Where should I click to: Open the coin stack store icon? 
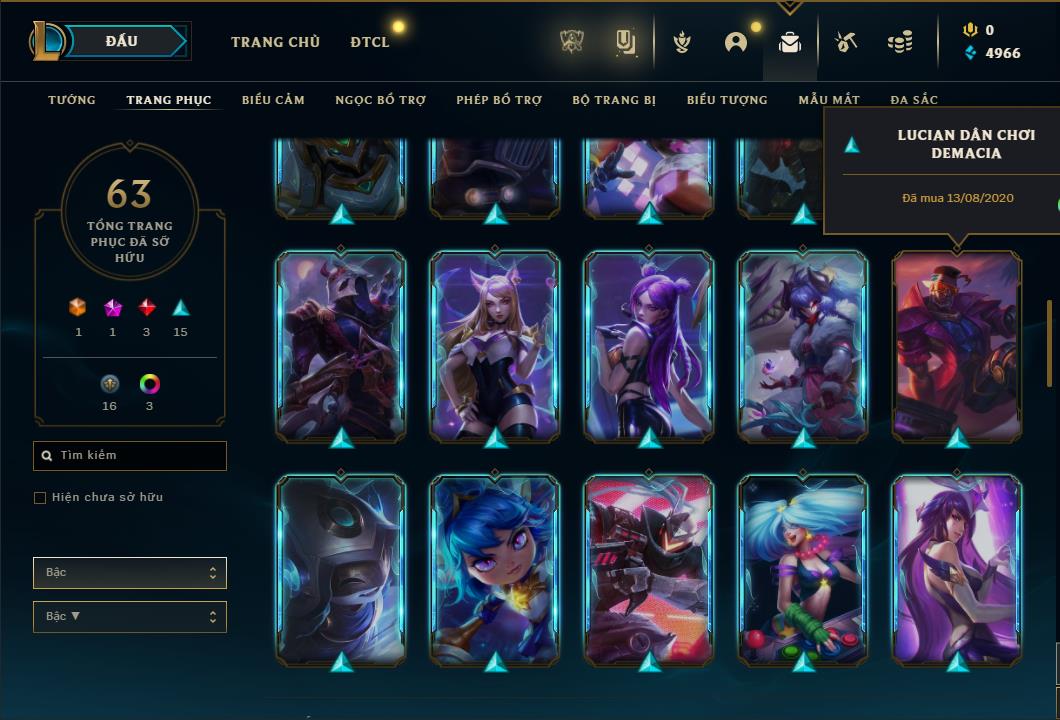(900, 42)
